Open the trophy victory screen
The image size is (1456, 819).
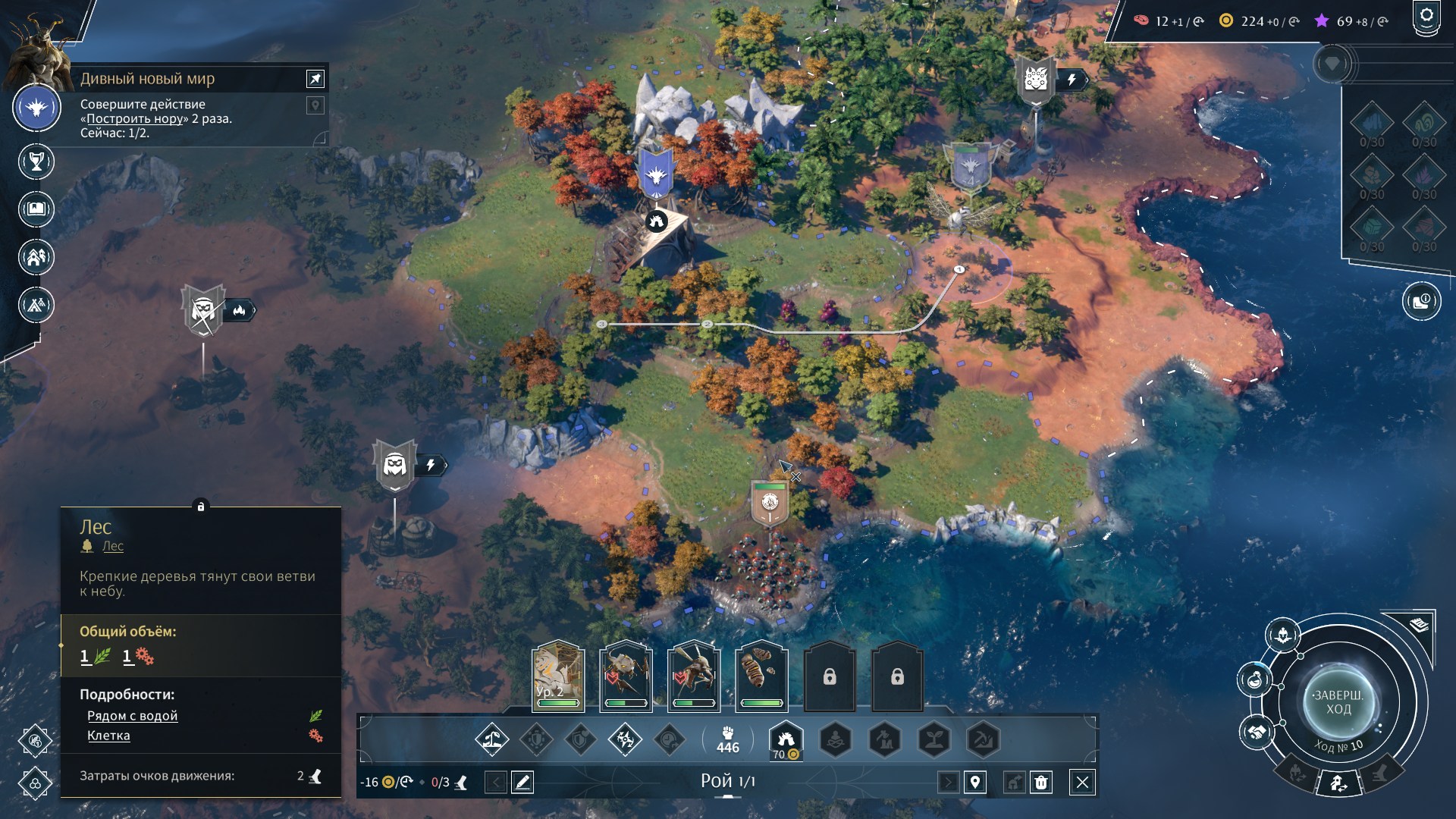pos(36,162)
